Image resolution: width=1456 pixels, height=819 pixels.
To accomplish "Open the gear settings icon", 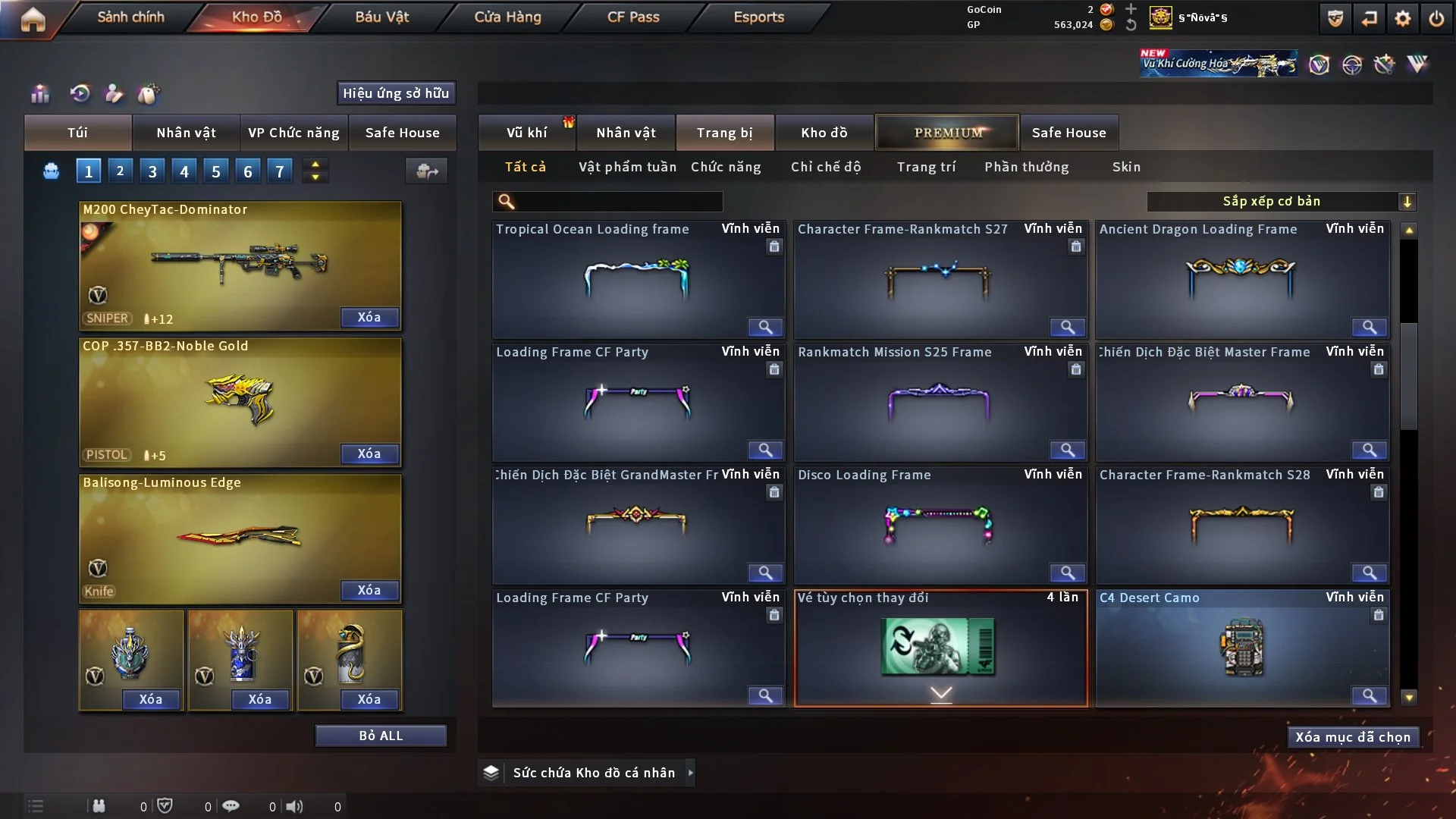I will pyautogui.click(x=1403, y=18).
